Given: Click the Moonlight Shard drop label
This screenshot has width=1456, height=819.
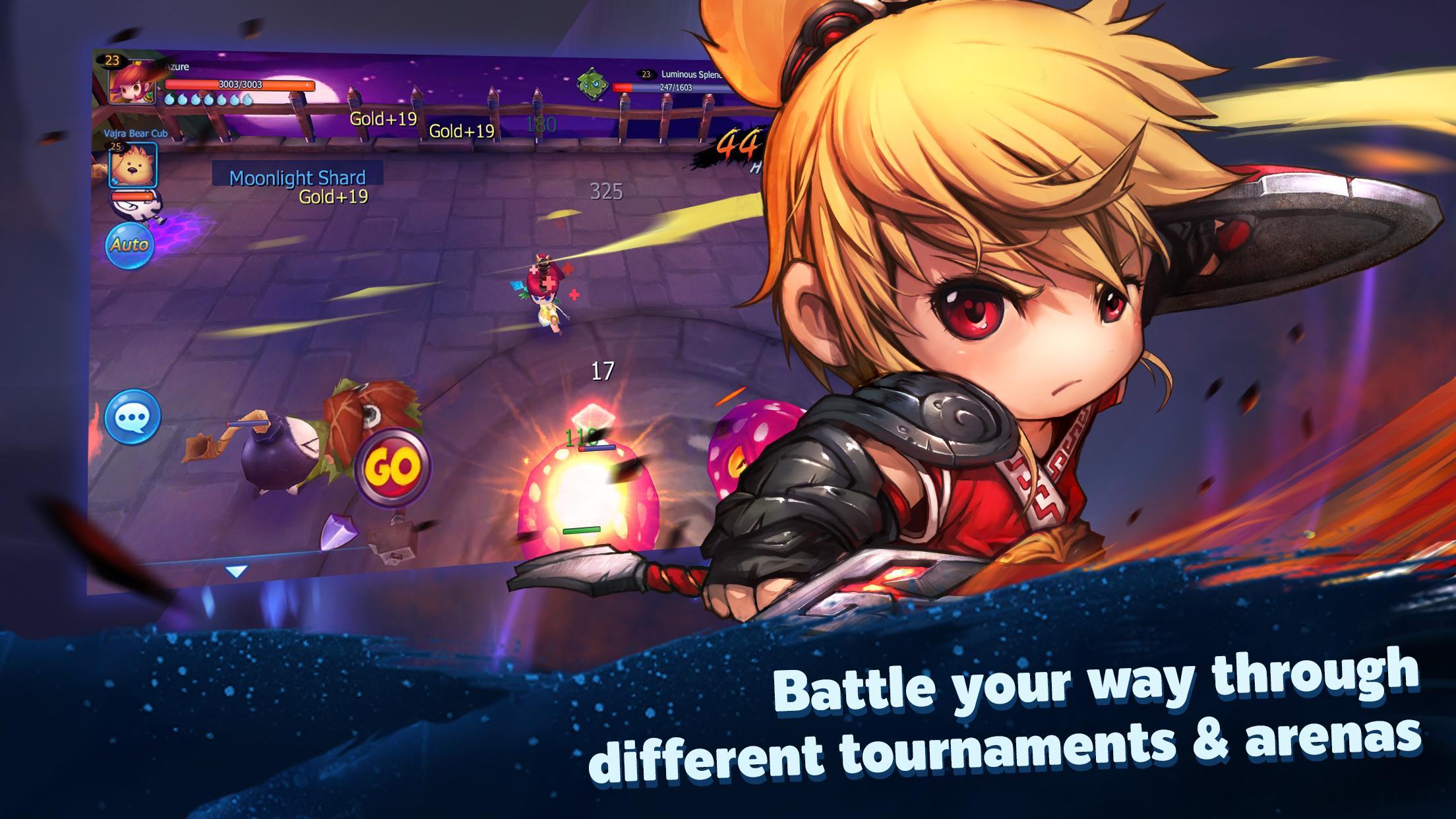Looking at the screenshot, I should tap(297, 177).
